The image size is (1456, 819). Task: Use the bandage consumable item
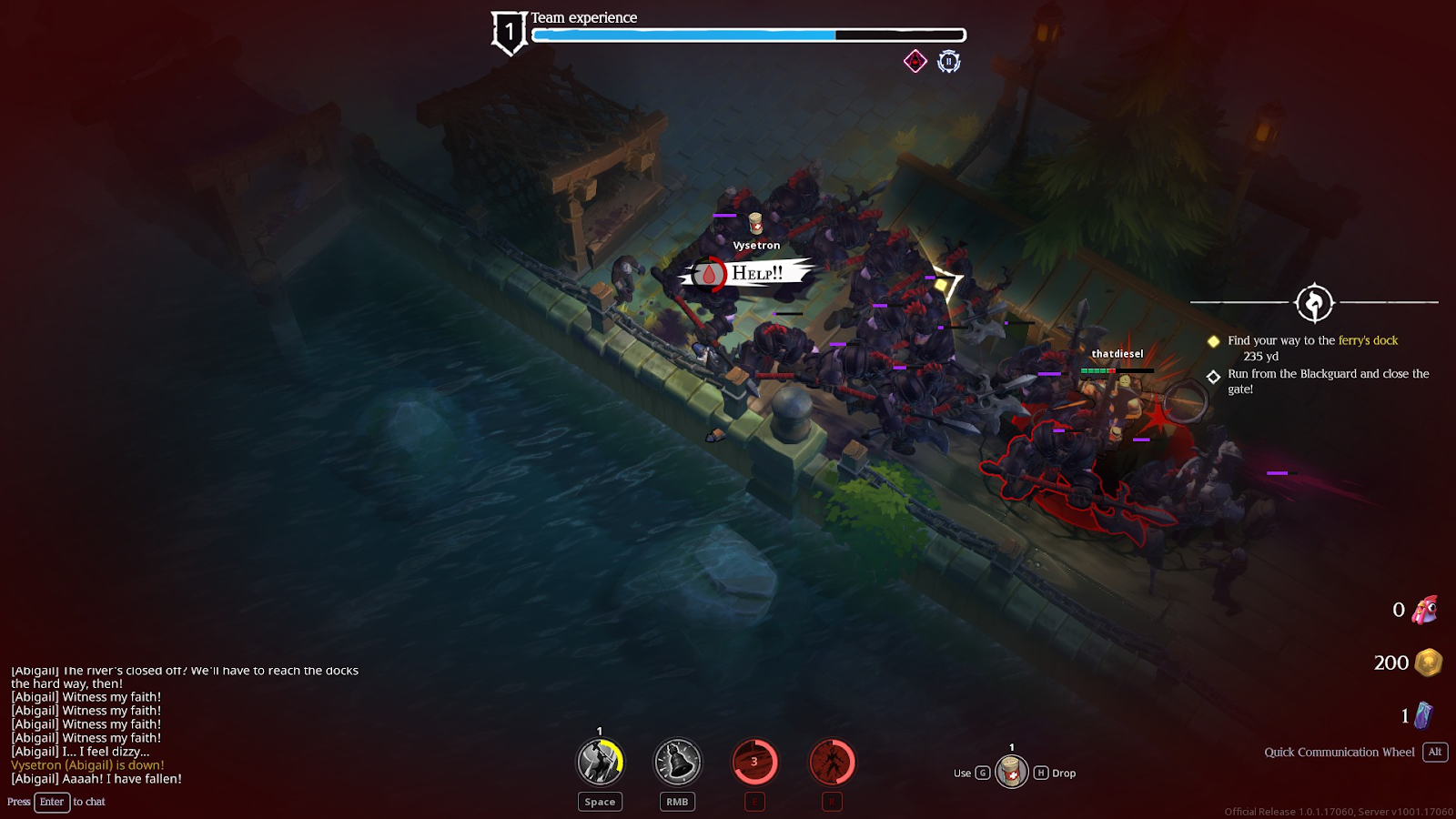pos(1011,773)
